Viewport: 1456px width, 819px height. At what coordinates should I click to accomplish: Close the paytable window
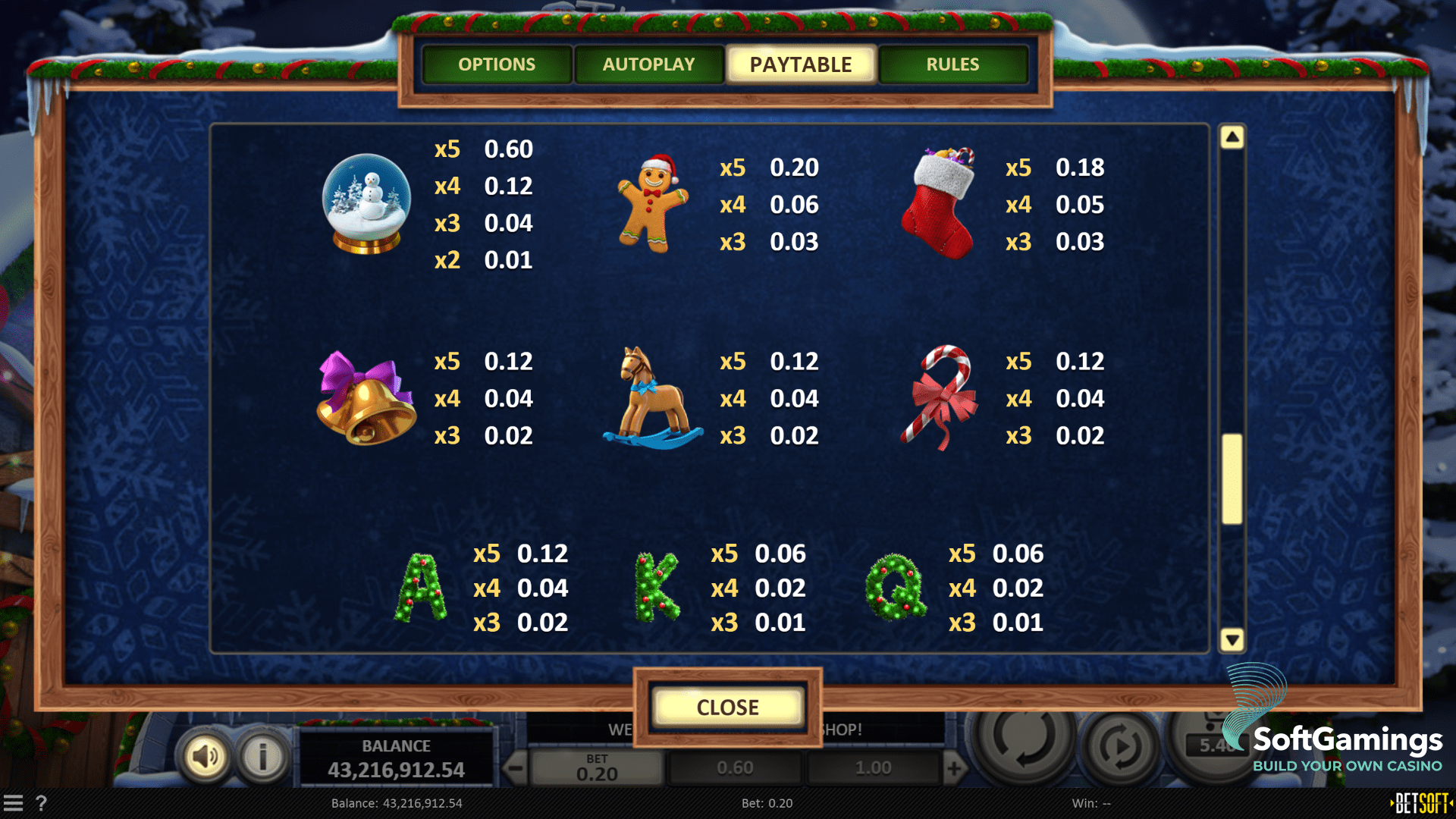pos(727,708)
